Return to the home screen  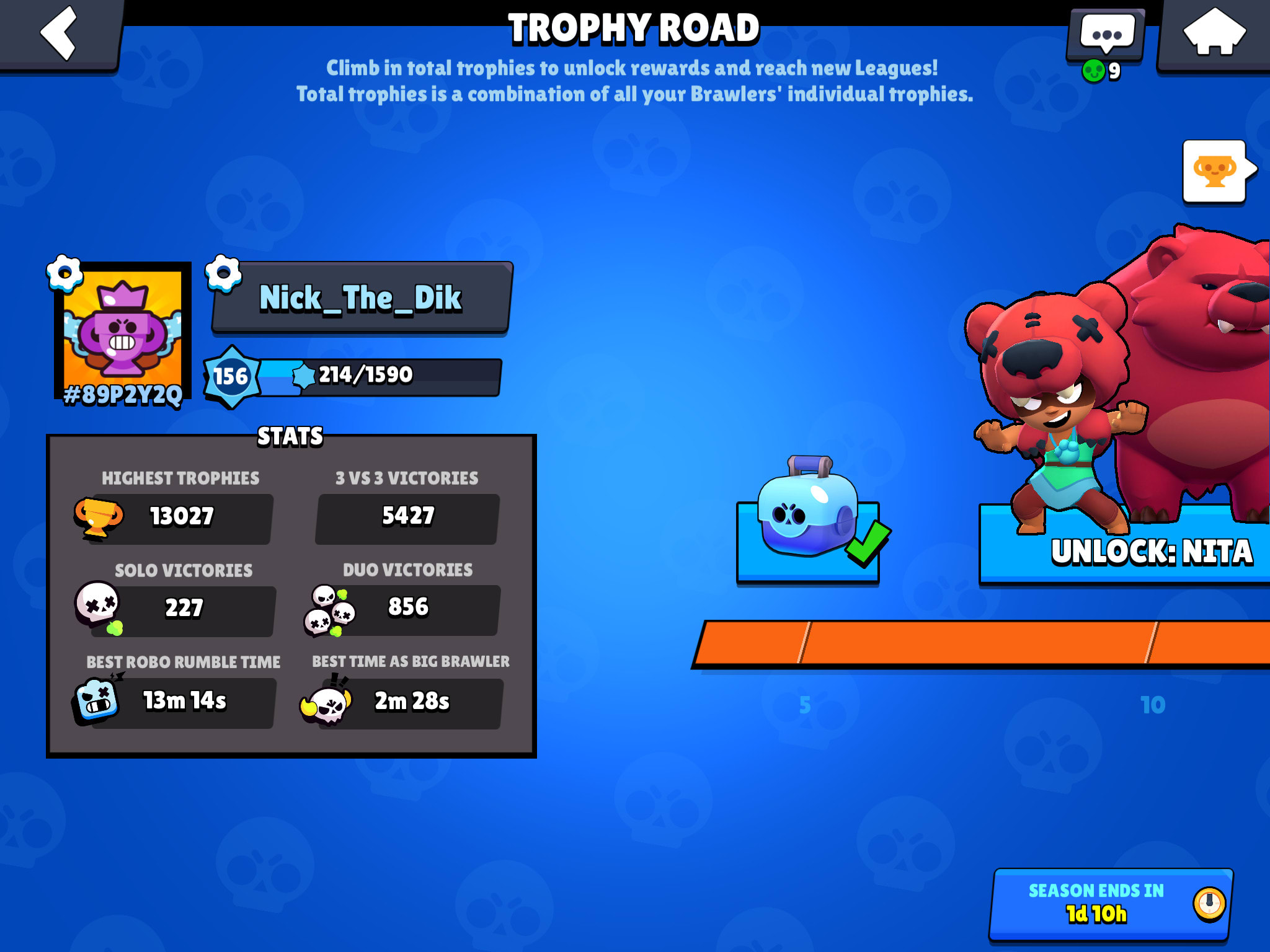coord(1214,34)
